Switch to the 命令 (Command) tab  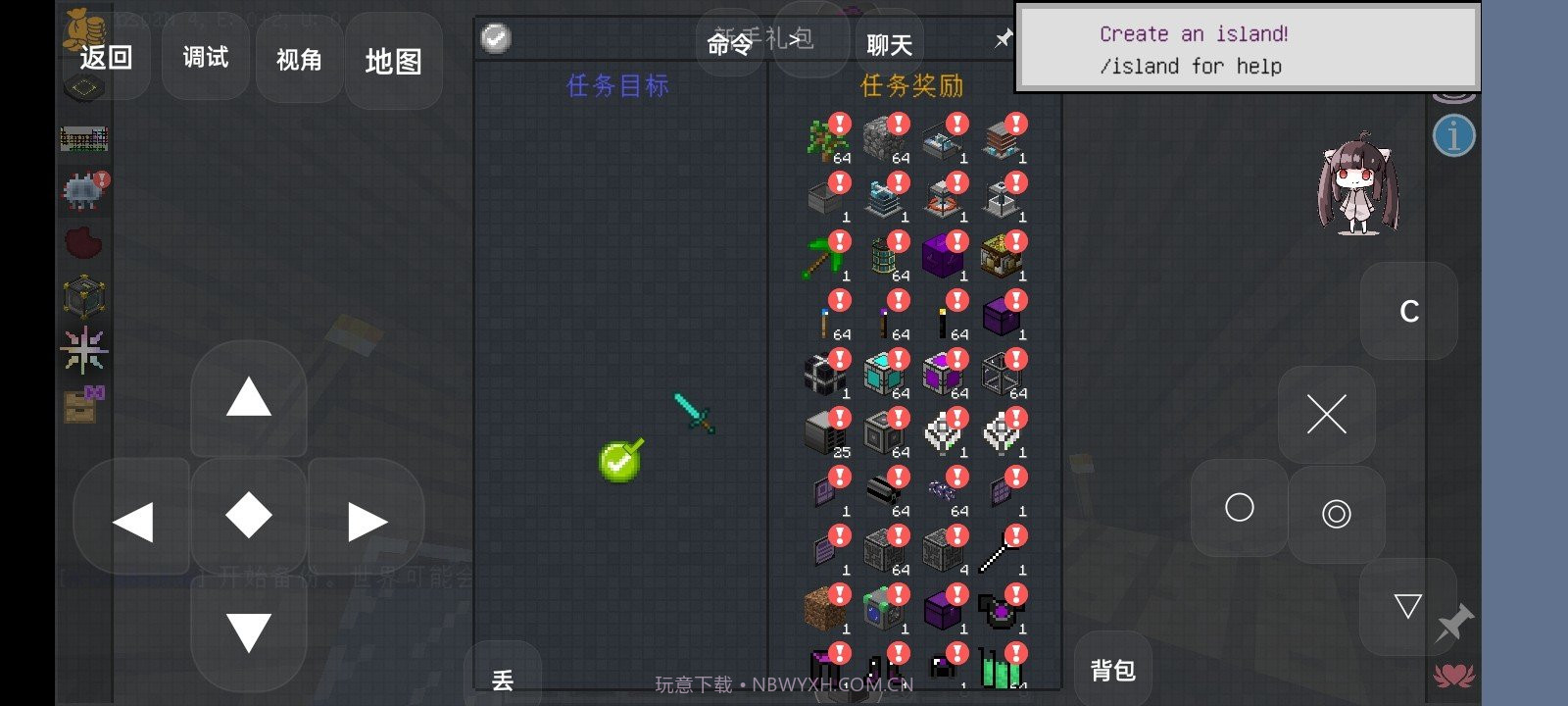pos(729,43)
